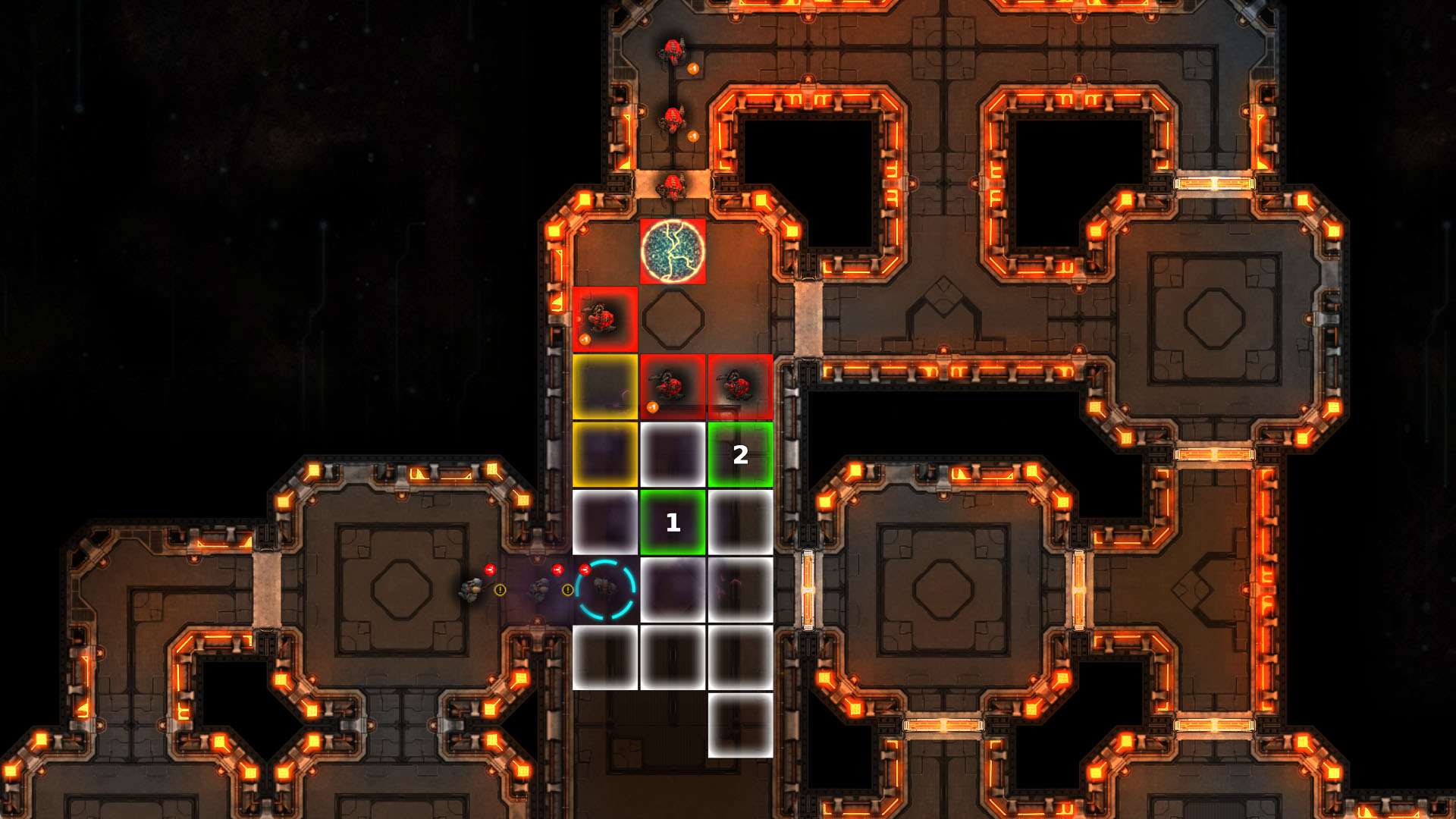The height and width of the screenshot is (819, 1456).
Task: Click movement tile numbered 1
Action: pyautogui.click(x=673, y=522)
